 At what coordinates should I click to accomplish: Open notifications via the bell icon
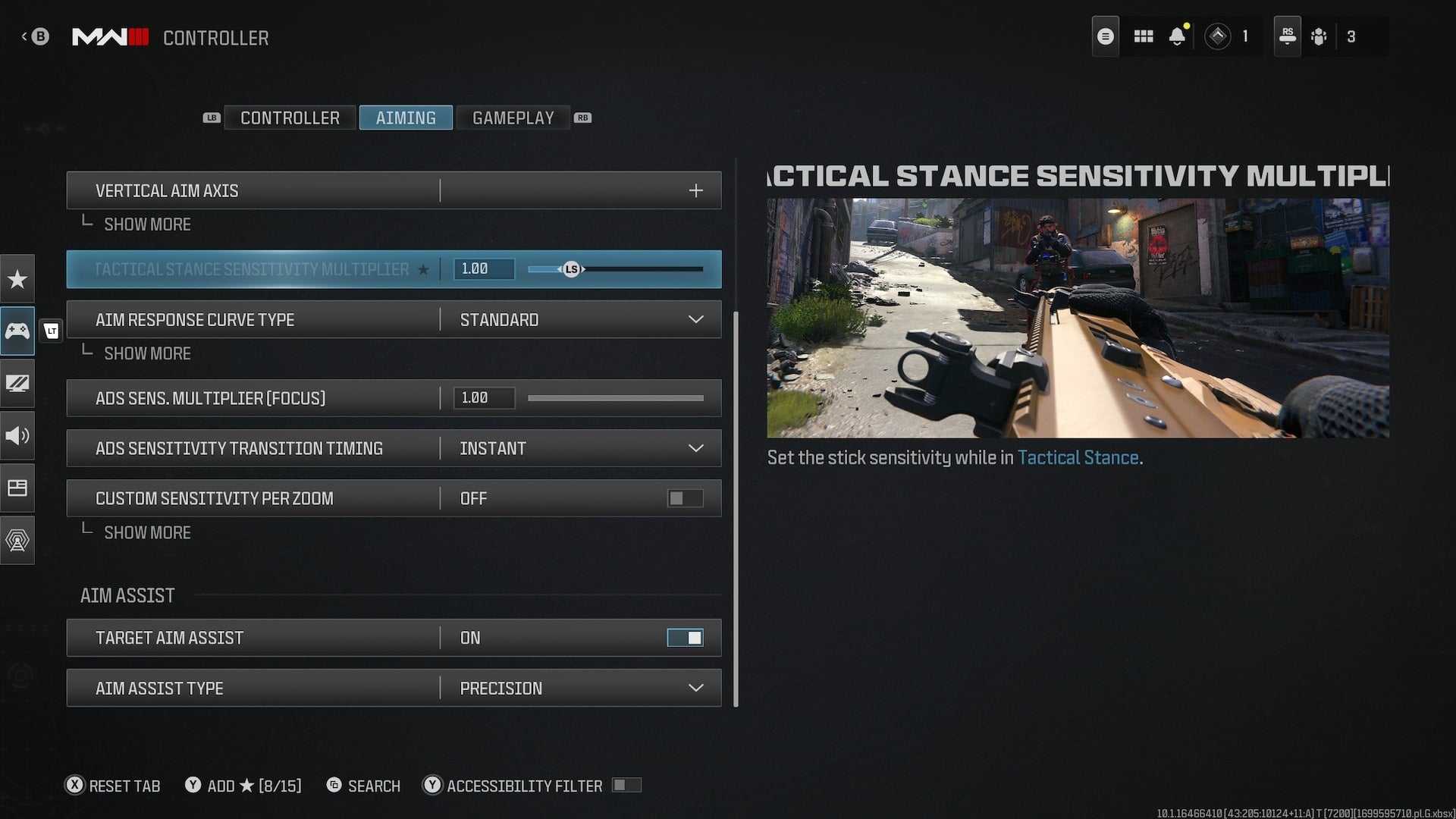tap(1178, 36)
